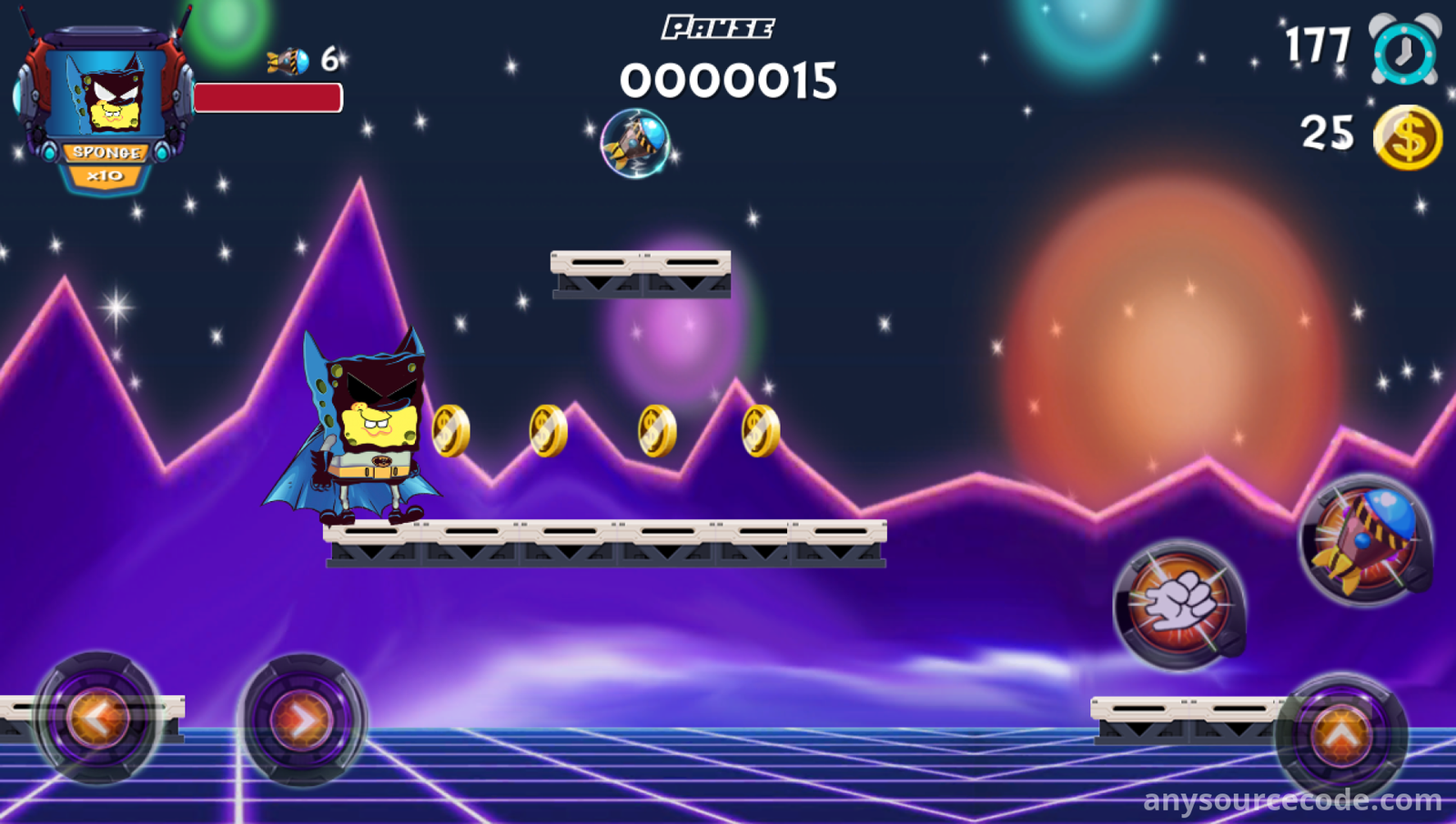Activate the fist punch attack button
The width and height of the screenshot is (1456, 824).
coord(1179,604)
